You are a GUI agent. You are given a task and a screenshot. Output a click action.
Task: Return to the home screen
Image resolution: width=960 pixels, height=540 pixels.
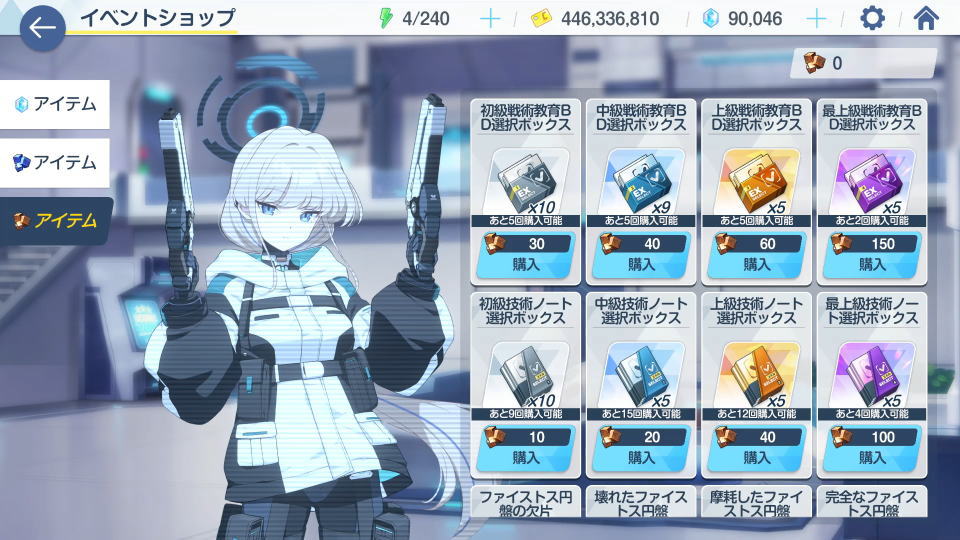click(927, 19)
